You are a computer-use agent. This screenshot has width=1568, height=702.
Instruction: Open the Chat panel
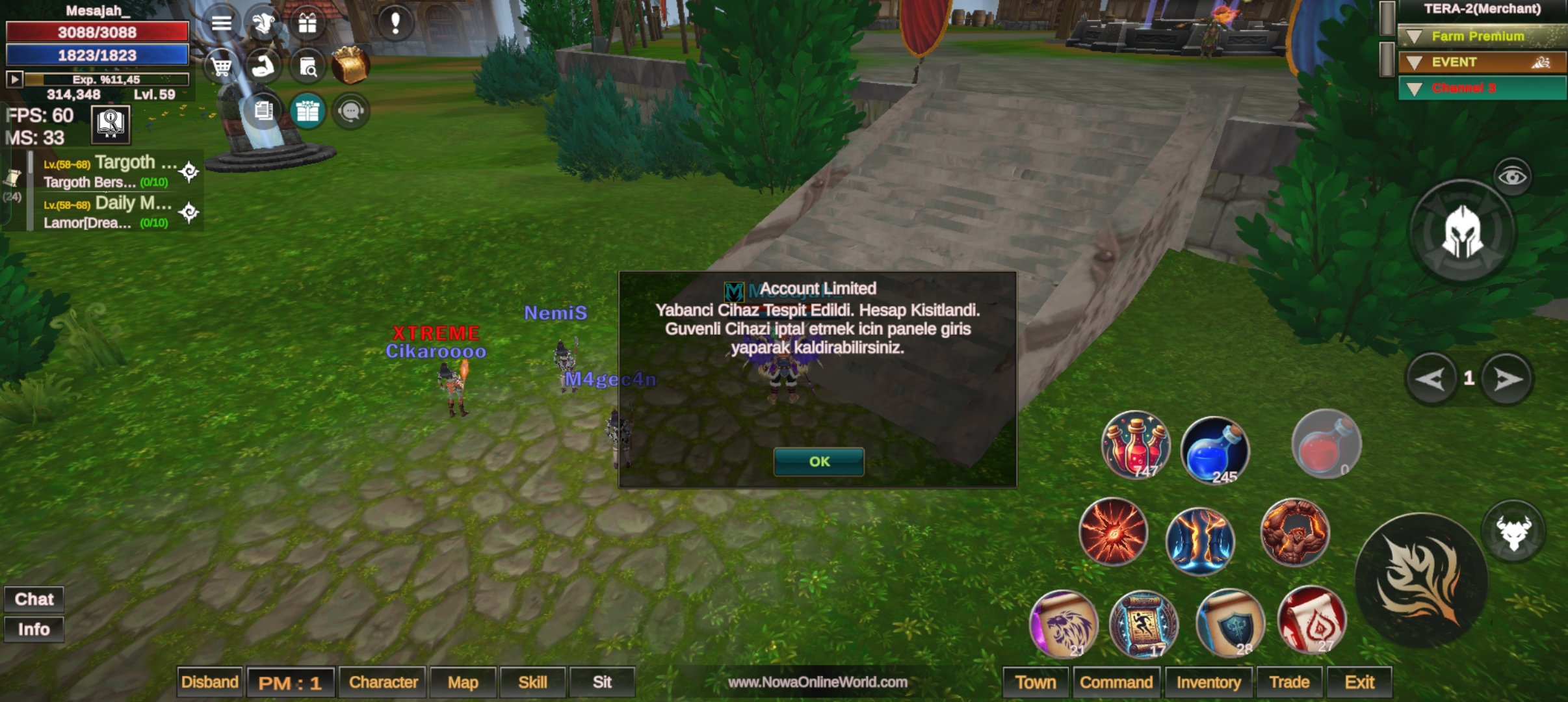(x=34, y=599)
